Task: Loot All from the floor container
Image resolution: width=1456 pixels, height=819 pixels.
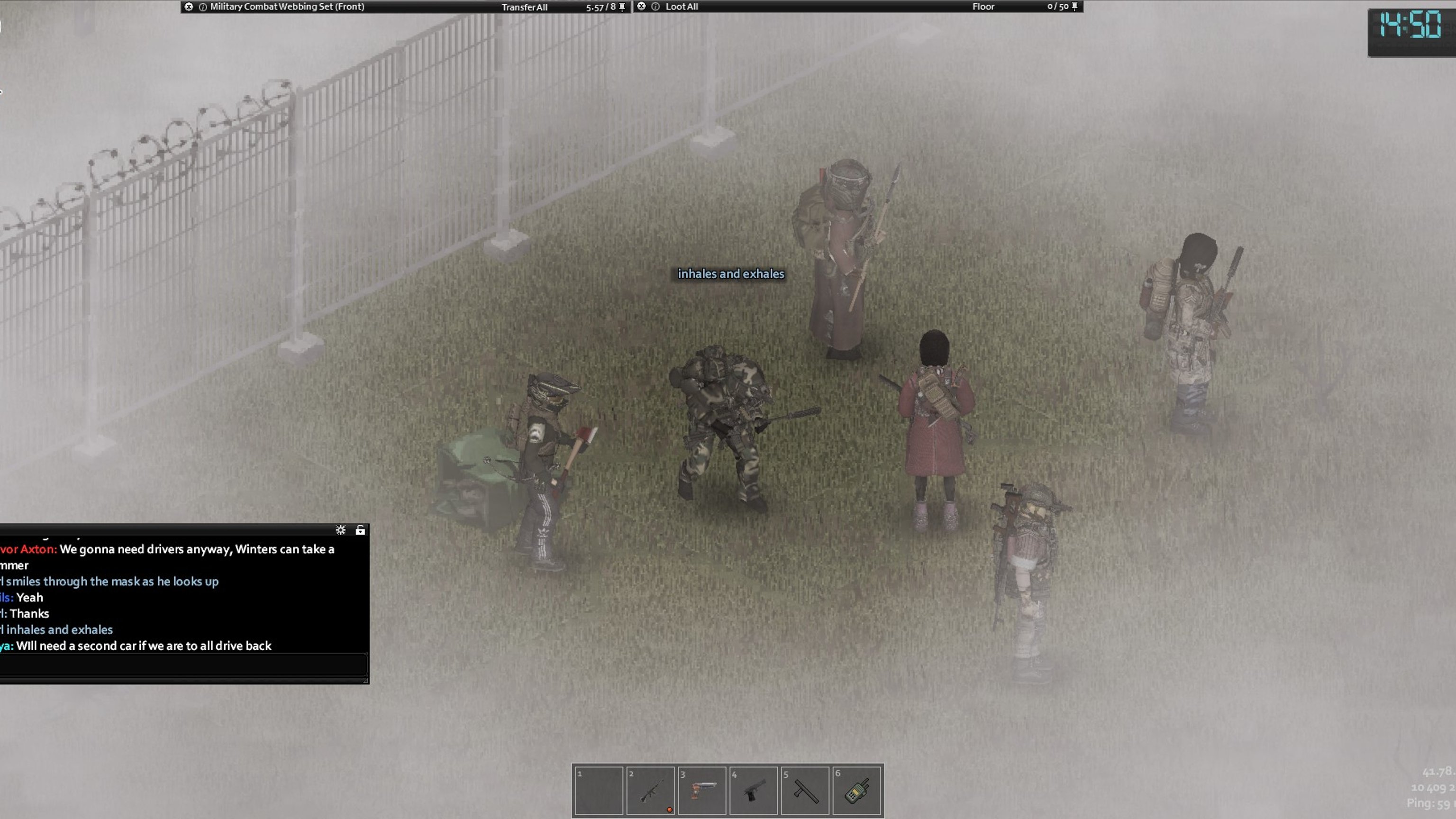Action: 681,7
